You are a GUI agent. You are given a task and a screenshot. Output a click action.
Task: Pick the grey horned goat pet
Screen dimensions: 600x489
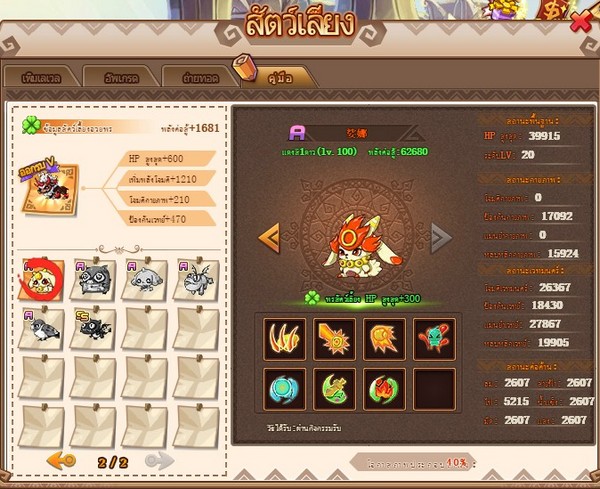(194, 281)
